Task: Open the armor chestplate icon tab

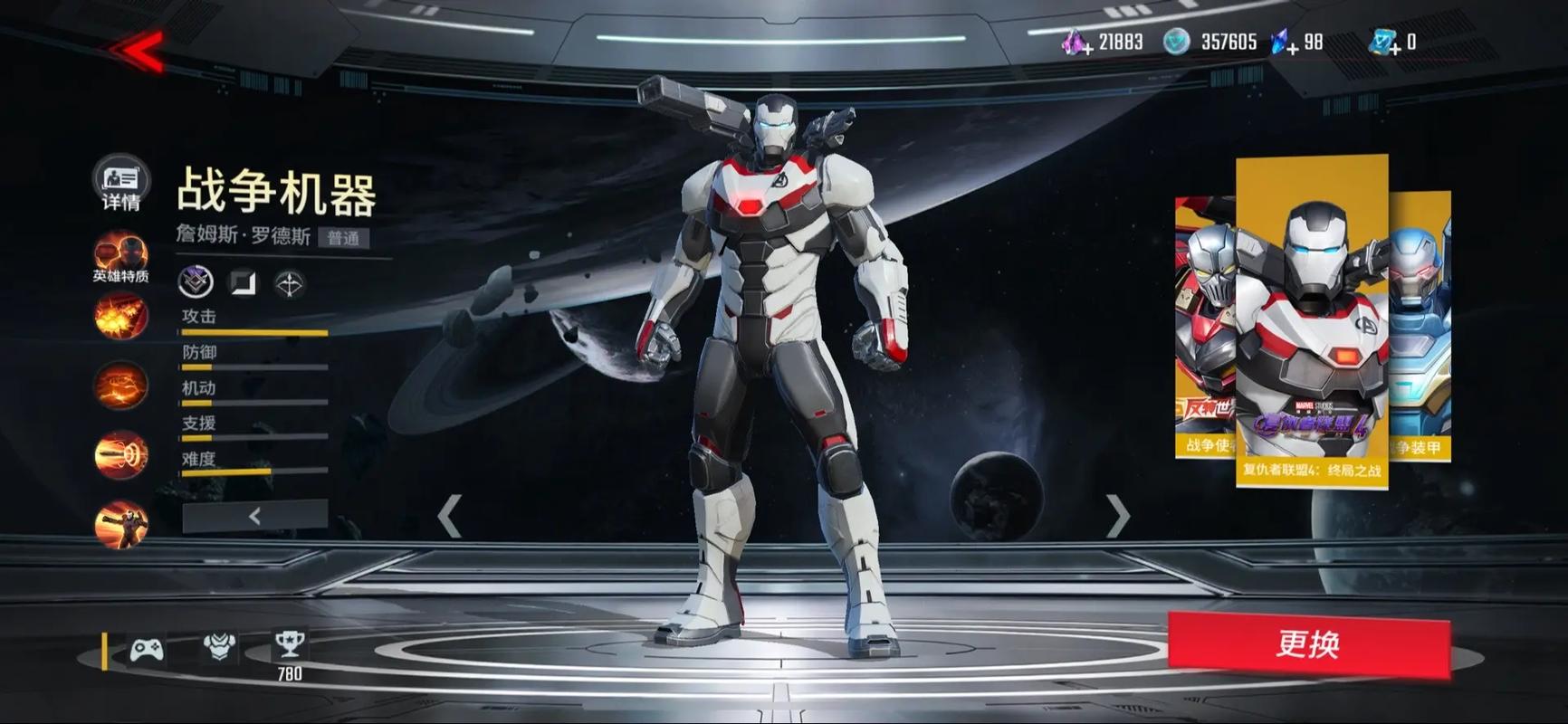Action: click(218, 646)
